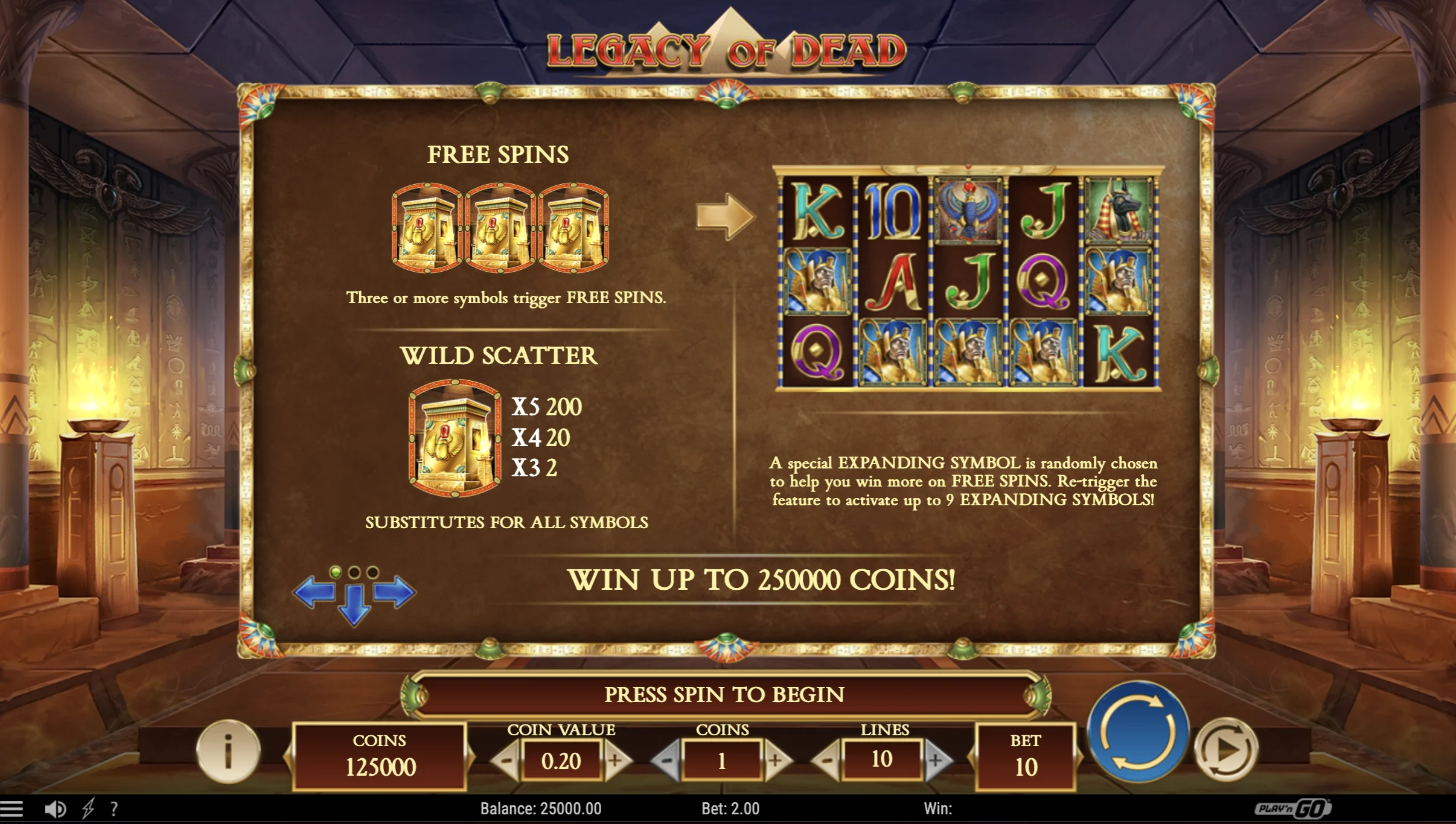The width and height of the screenshot is (1456, 824).
Task: Open the hamburger menu
Action: pos(12,809)
